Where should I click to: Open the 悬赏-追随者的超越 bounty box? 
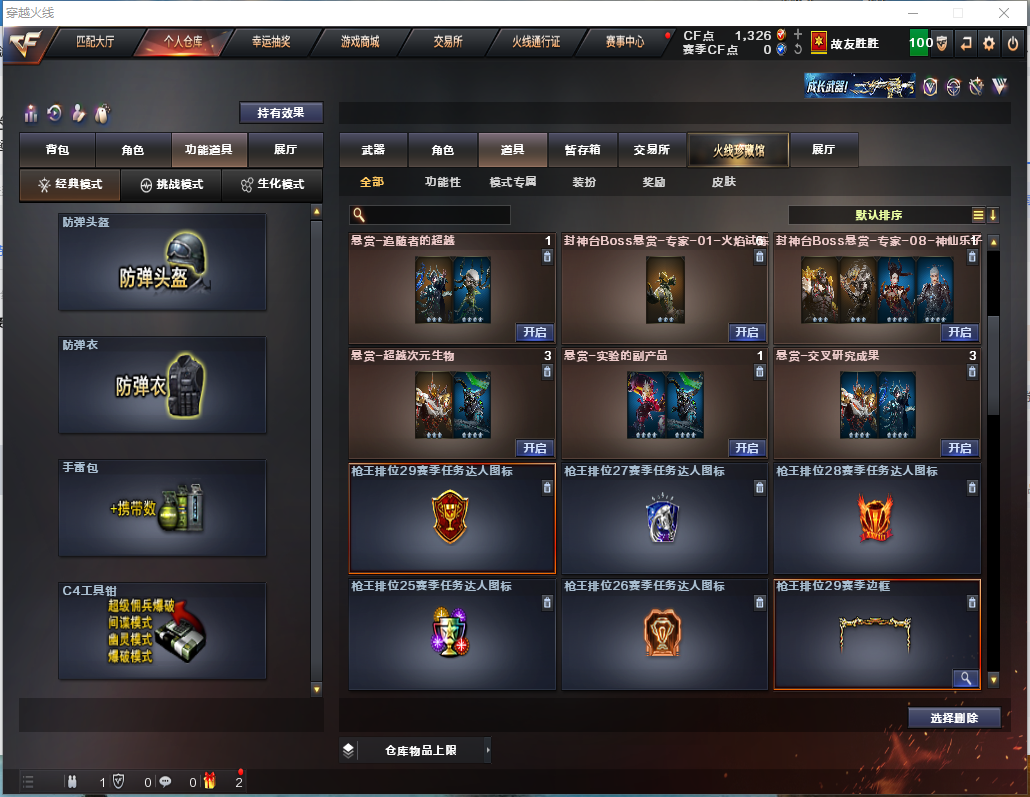point(534,333)
